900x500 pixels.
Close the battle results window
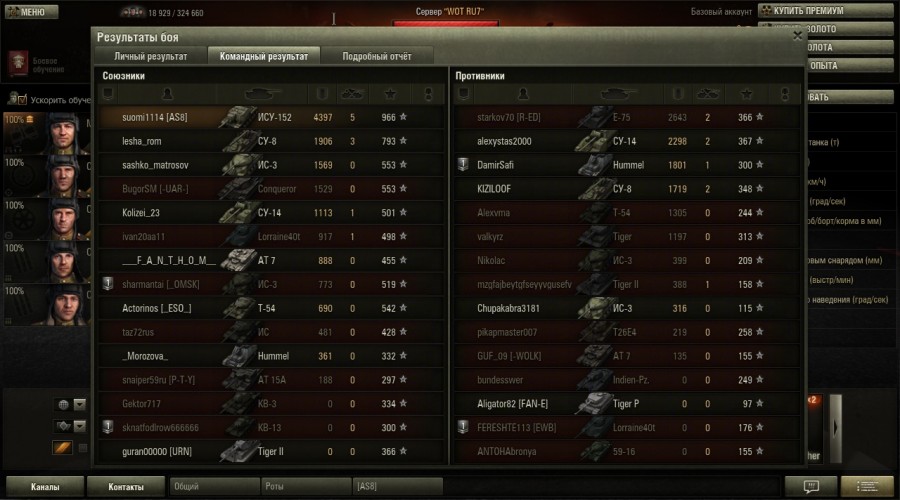coord(797,36)
